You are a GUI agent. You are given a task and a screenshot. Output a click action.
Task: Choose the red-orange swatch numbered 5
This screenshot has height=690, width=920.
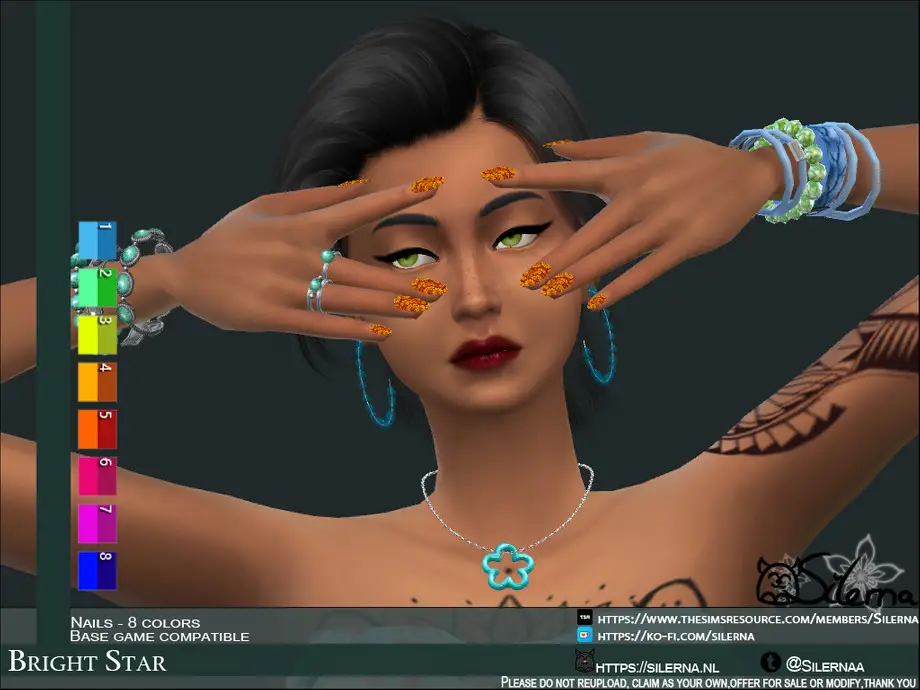[x=97, y=428]
